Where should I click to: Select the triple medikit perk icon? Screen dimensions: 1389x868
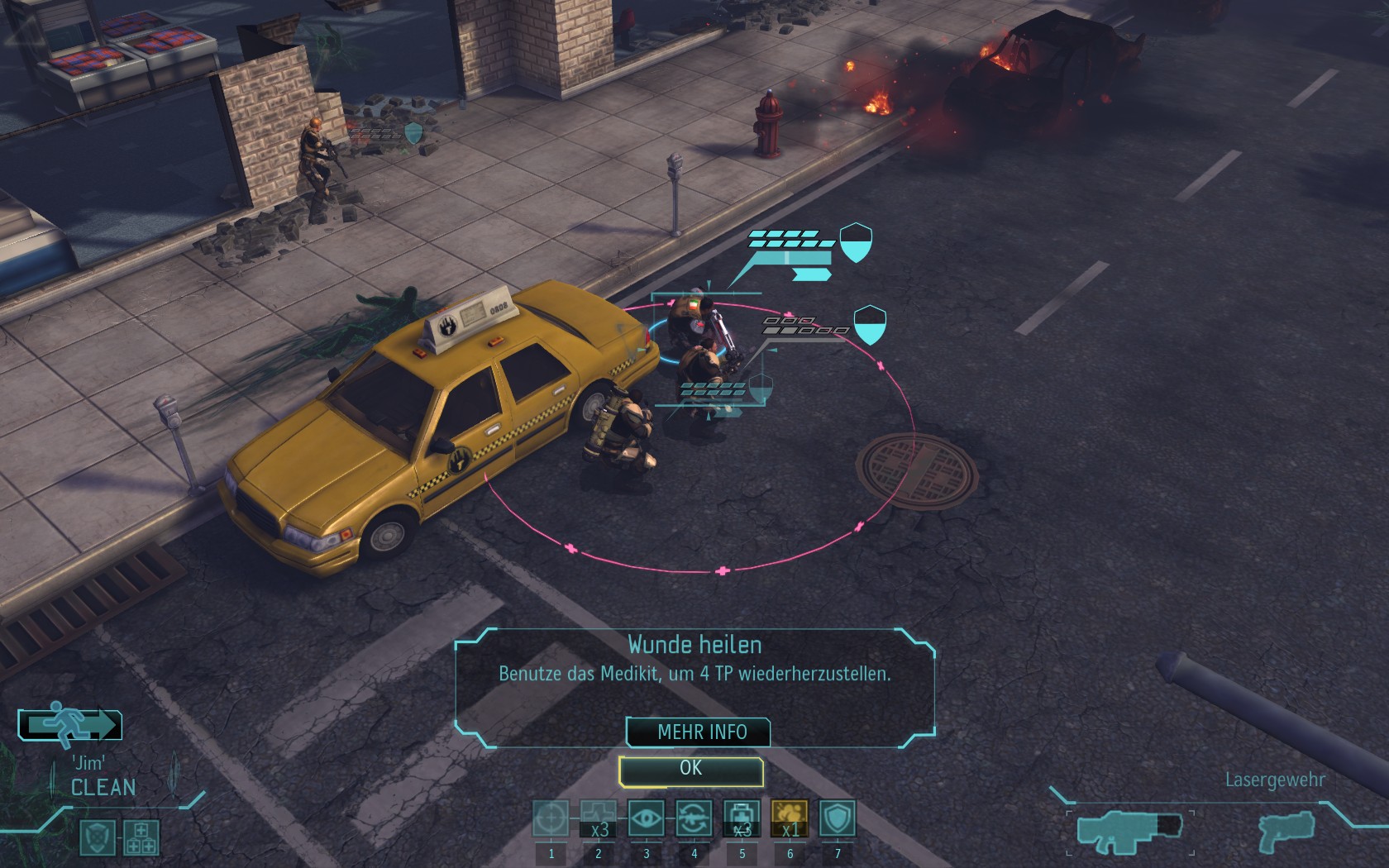[x=141, y=837]
